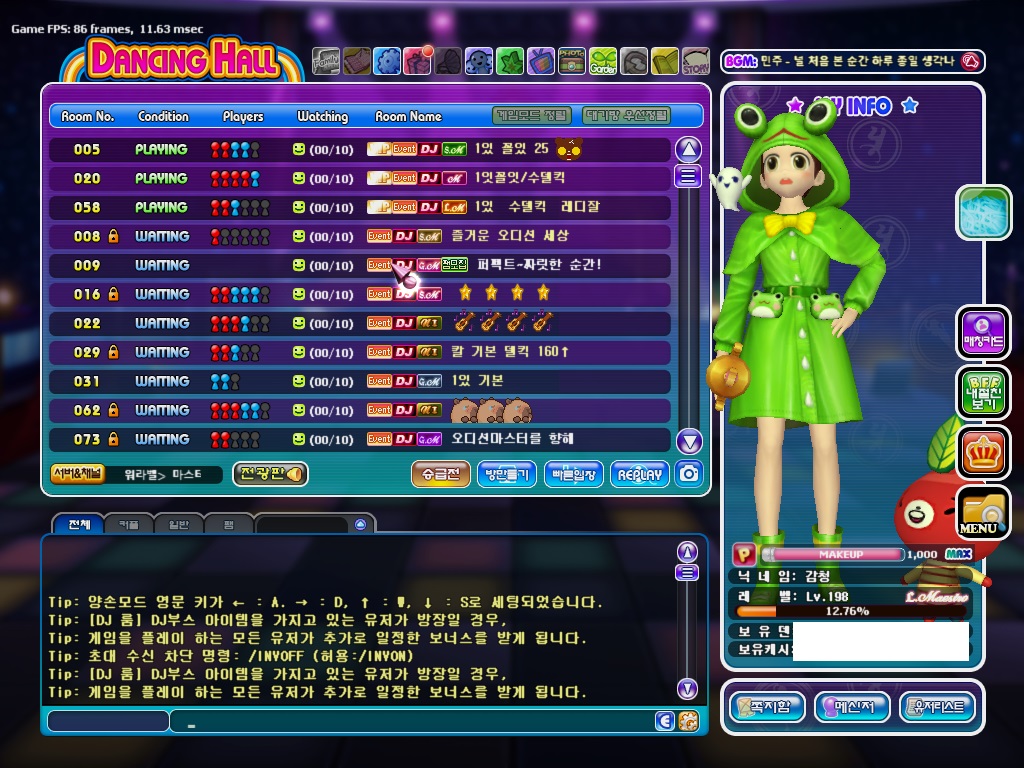Open the MENU folder button
Viewport: 1024px width, 768px height.
(x=981, y=513)
